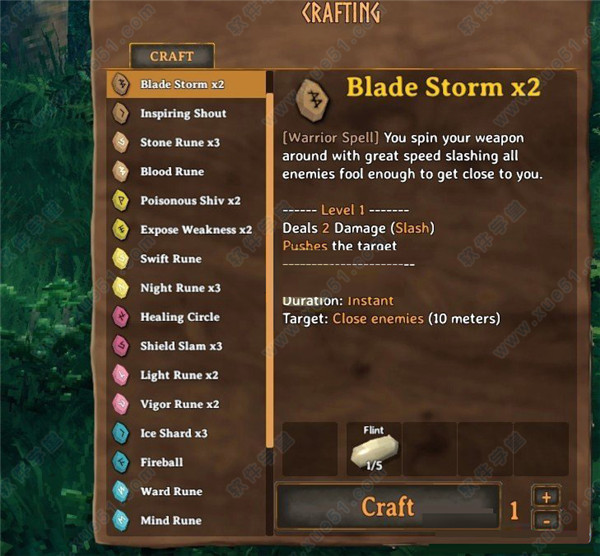600x556 pixels.
Task: Select the Ward Rune recipe
Action: tap(171, 491)
